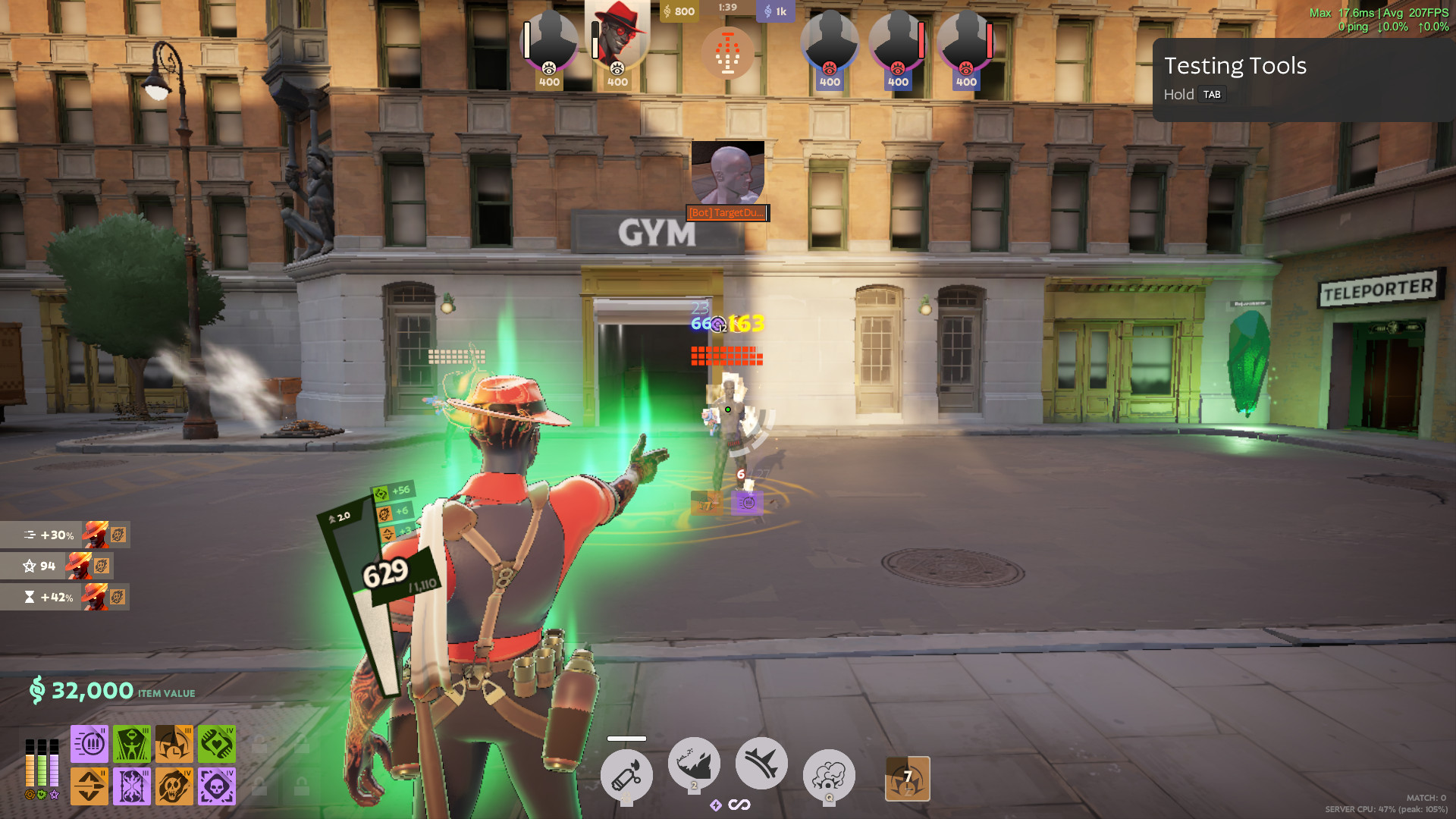The image size is (1456, 819).
Task: Choose the orange clock-star item slot
Action: (174, 743)
